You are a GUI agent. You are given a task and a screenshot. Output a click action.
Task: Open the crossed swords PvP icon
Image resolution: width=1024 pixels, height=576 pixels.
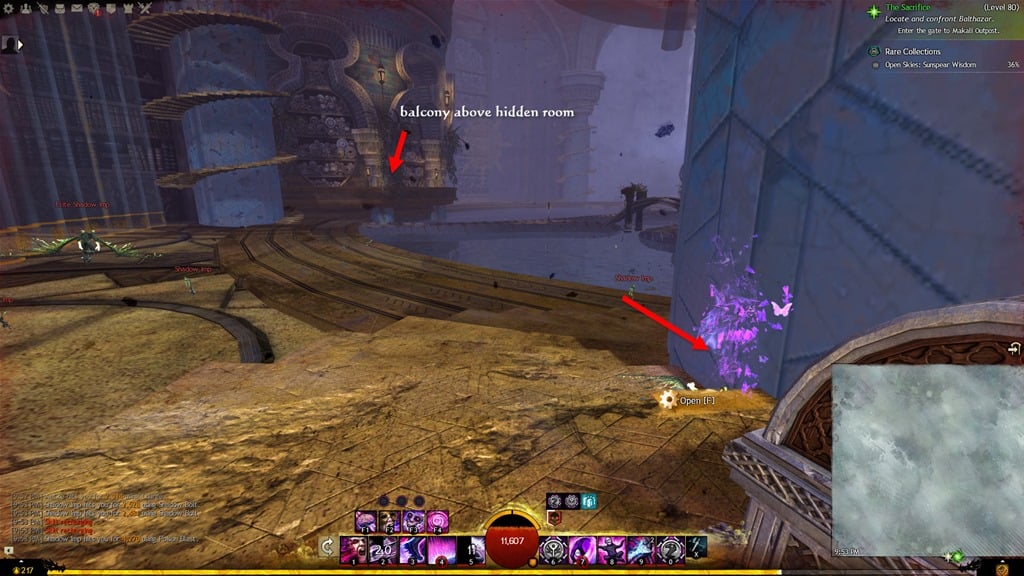click(143, 8)
